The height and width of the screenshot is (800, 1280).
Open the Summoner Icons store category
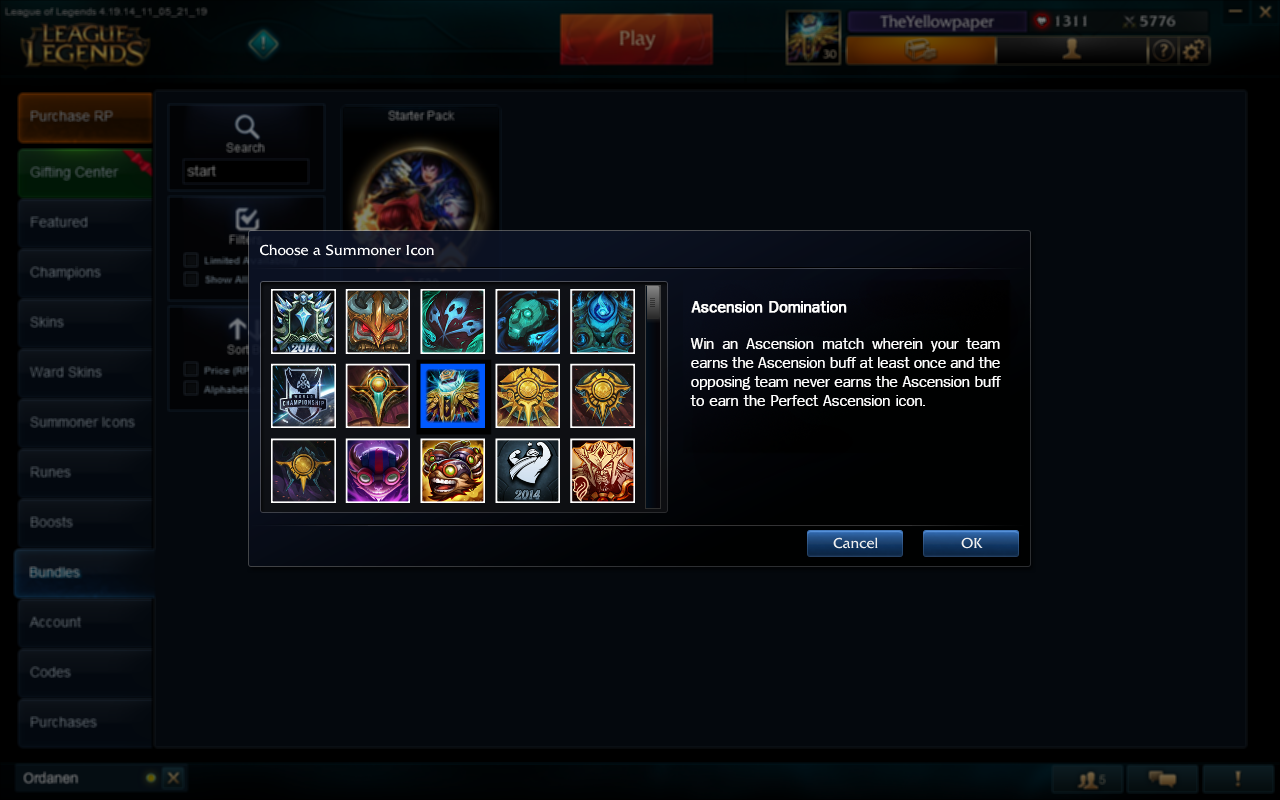(84, 422)
